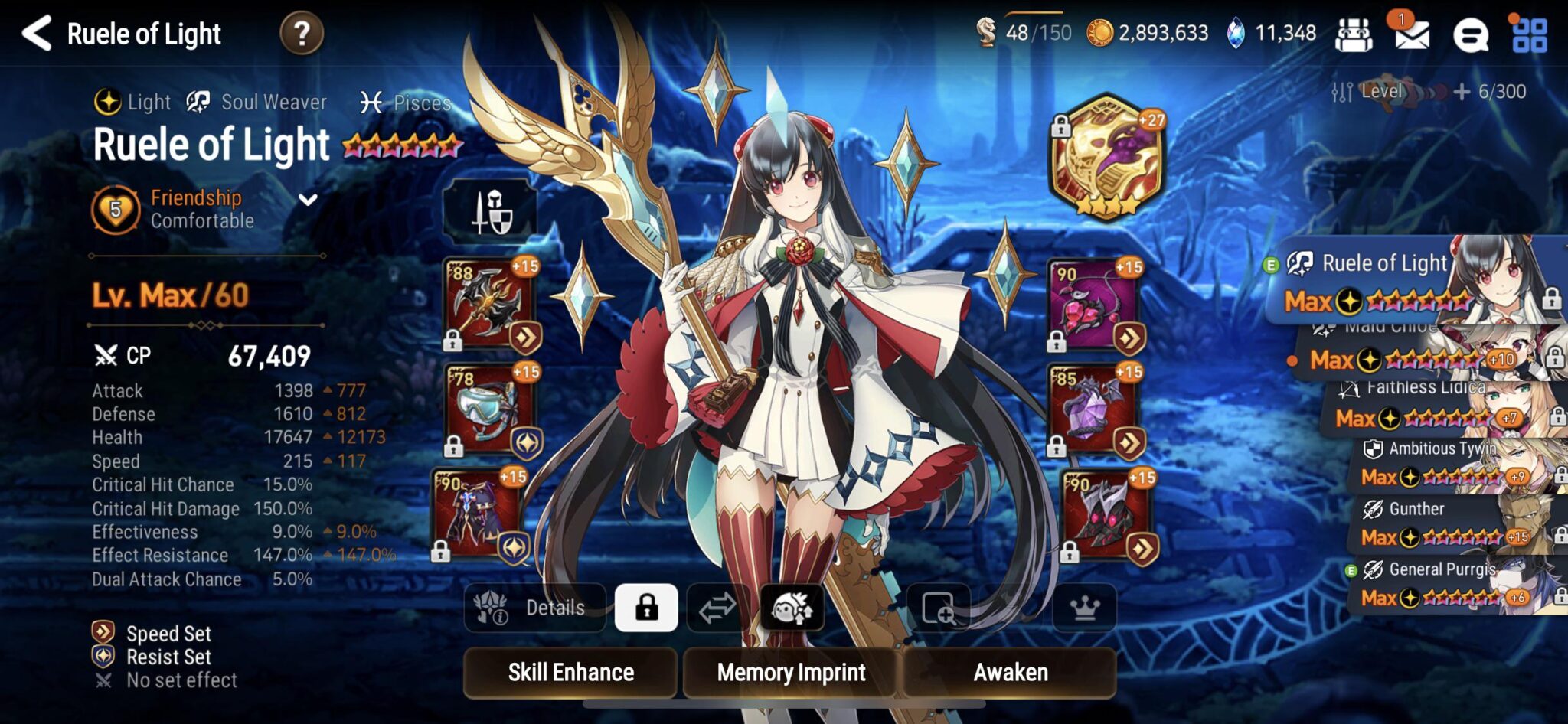This screenshot has width=1568, height=724.
Task: Open the skin change tab
Action: tap(792, 608)
